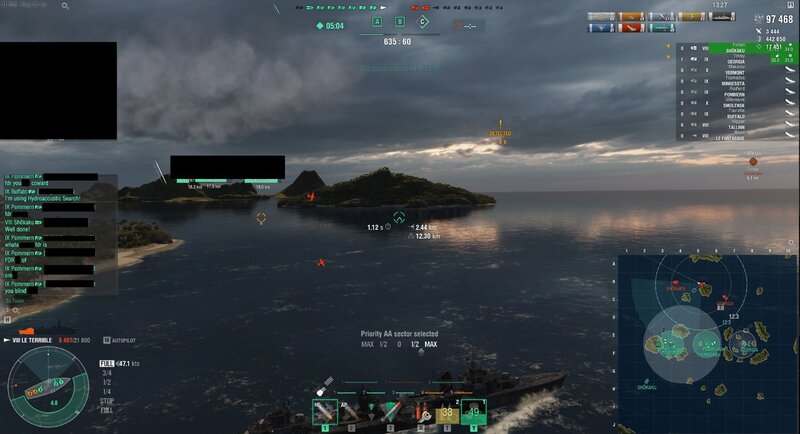The image size is (800, 434).
Task: Click capture point C indicator
Action: [423, 21]
